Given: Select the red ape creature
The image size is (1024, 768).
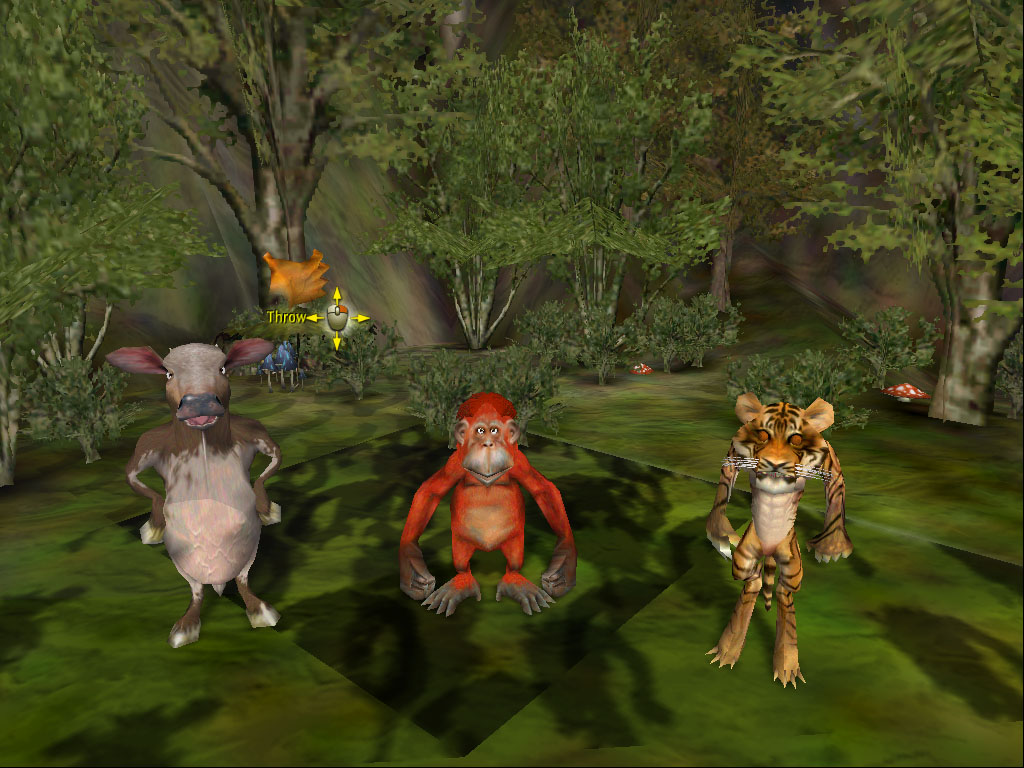Looking at the screenshot, I should [487, 500].
